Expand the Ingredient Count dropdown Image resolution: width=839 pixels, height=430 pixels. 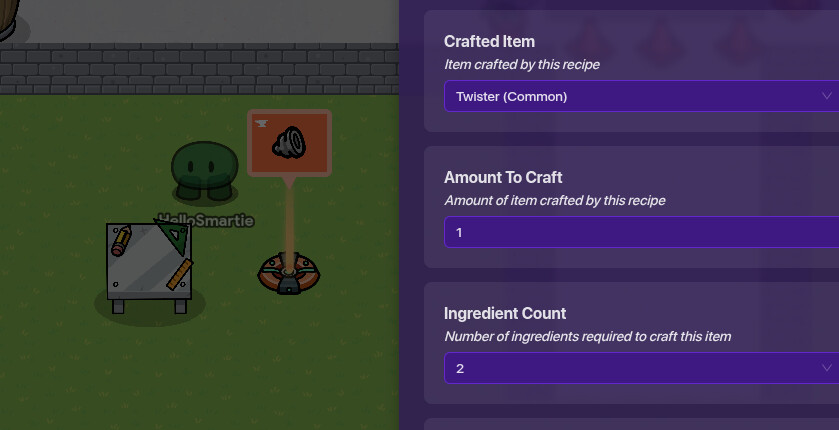click(640, 368)
